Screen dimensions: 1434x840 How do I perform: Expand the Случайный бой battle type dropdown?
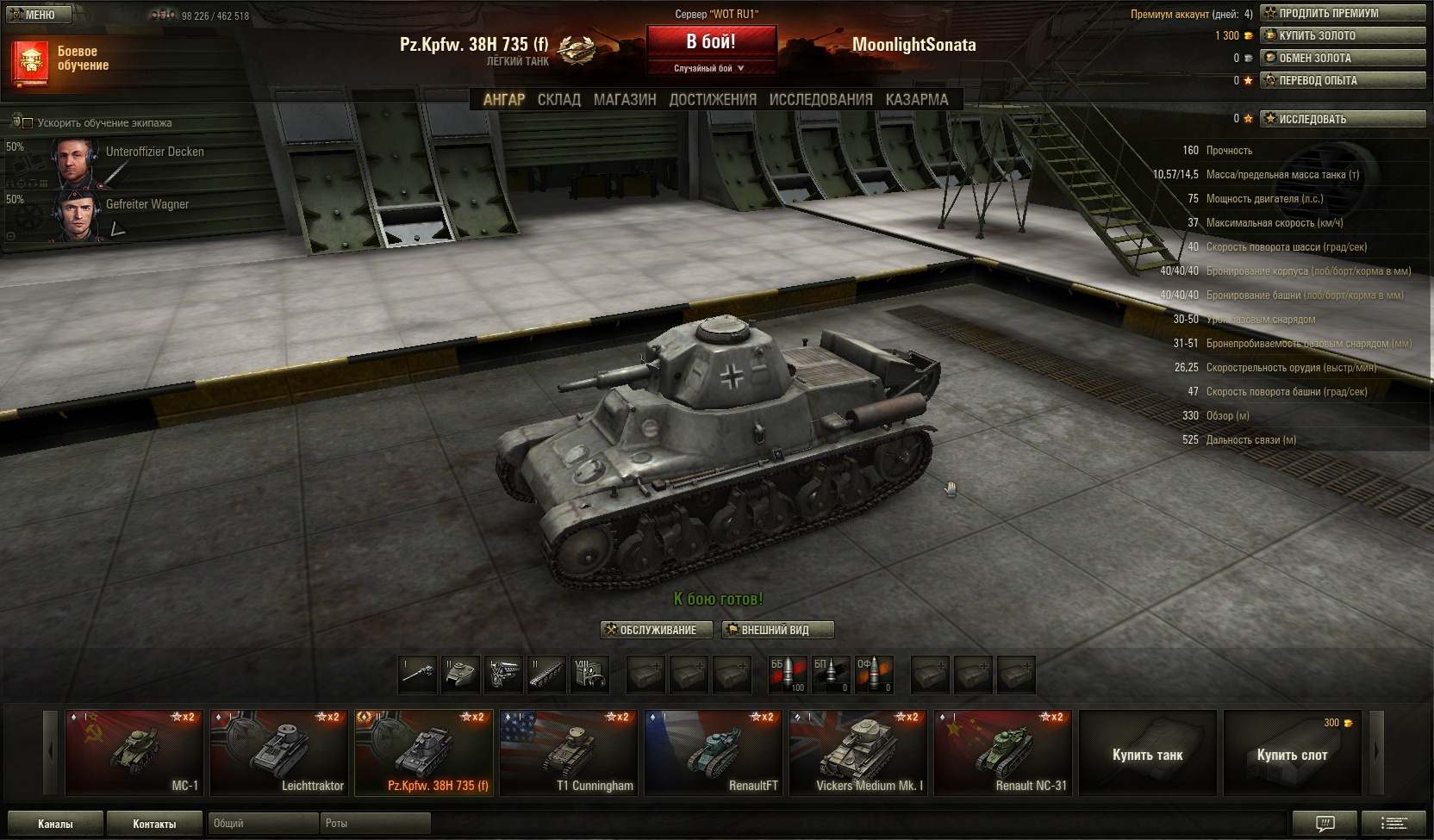(x=710, y=68)
